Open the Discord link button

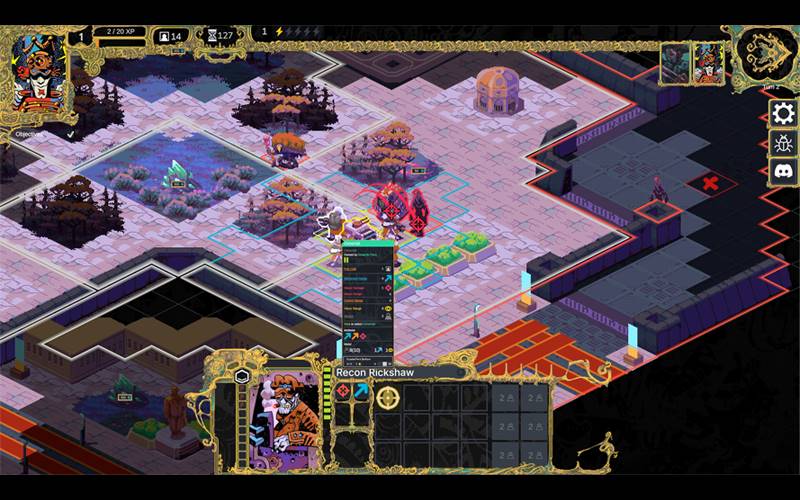pyautogui.click(x=782, y=171)
